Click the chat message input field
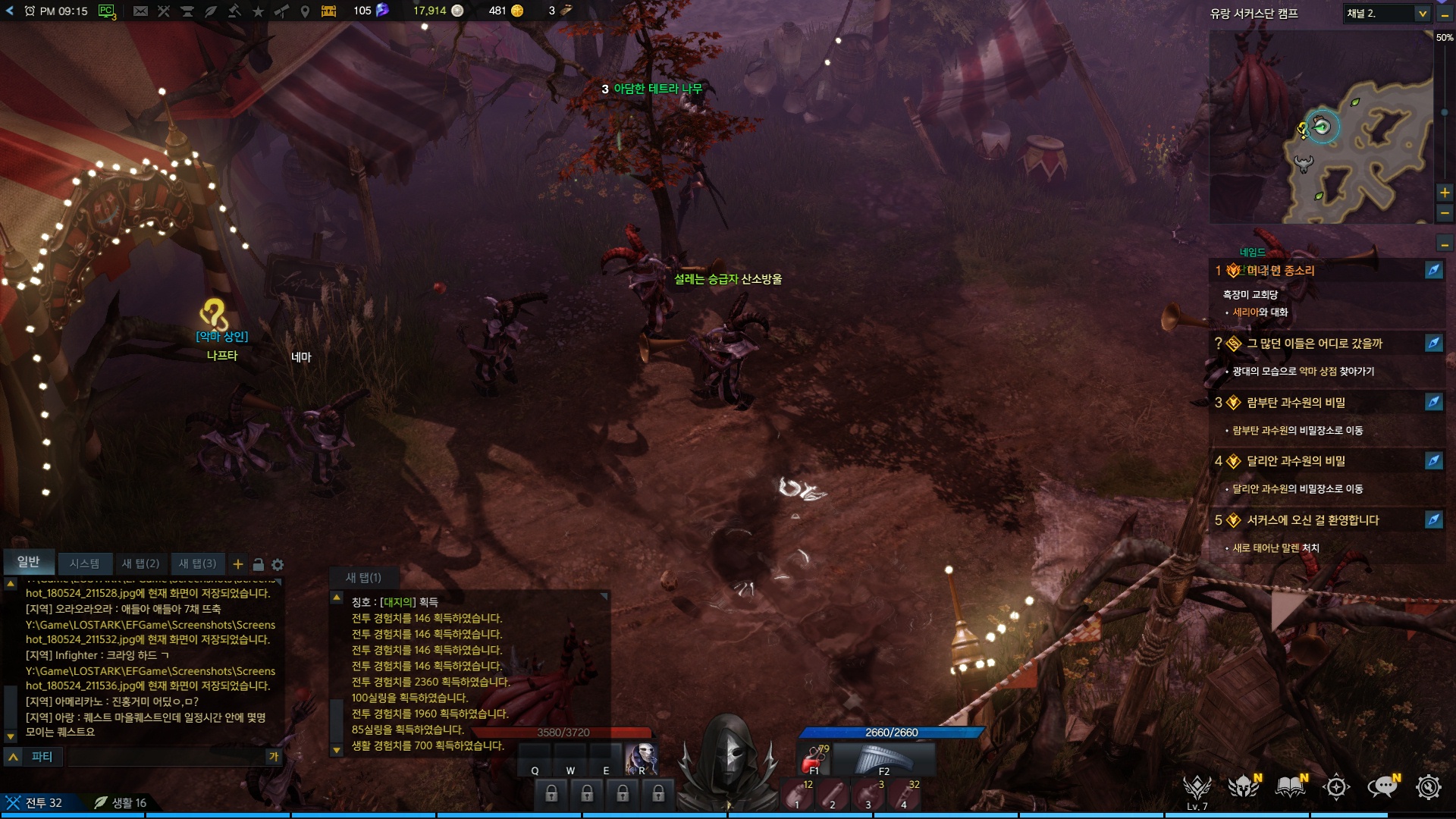The height and width of the screenshot is (819, 1456). 167,757
